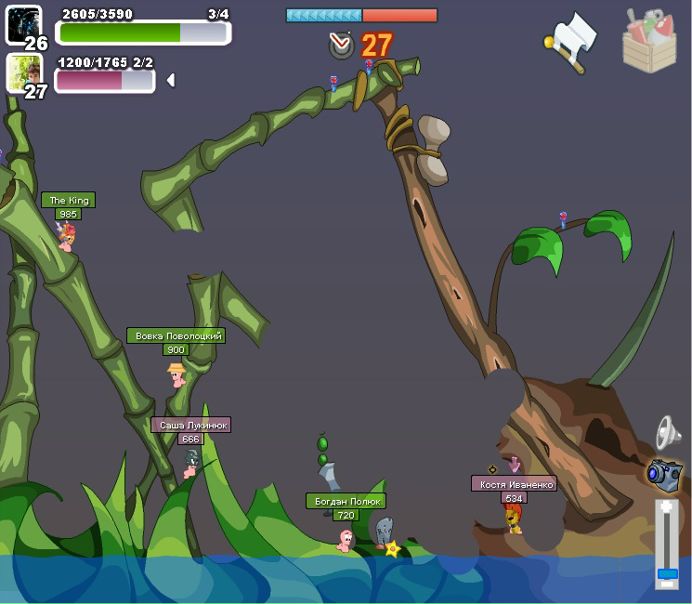Click the white surrender flag icon

(x=571, y=42)
